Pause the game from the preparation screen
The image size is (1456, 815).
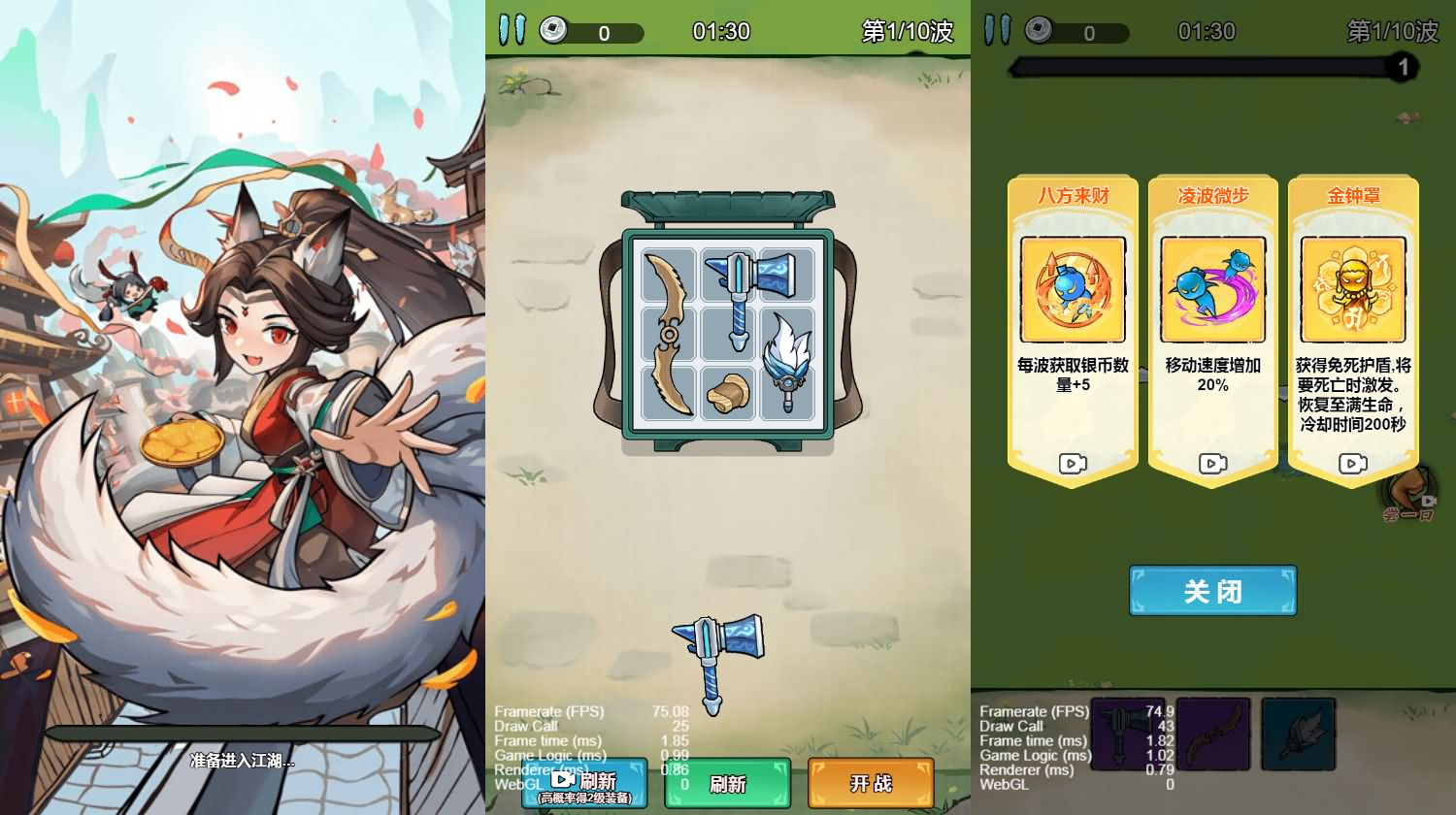pyautogui.click(x=513, y=30)
